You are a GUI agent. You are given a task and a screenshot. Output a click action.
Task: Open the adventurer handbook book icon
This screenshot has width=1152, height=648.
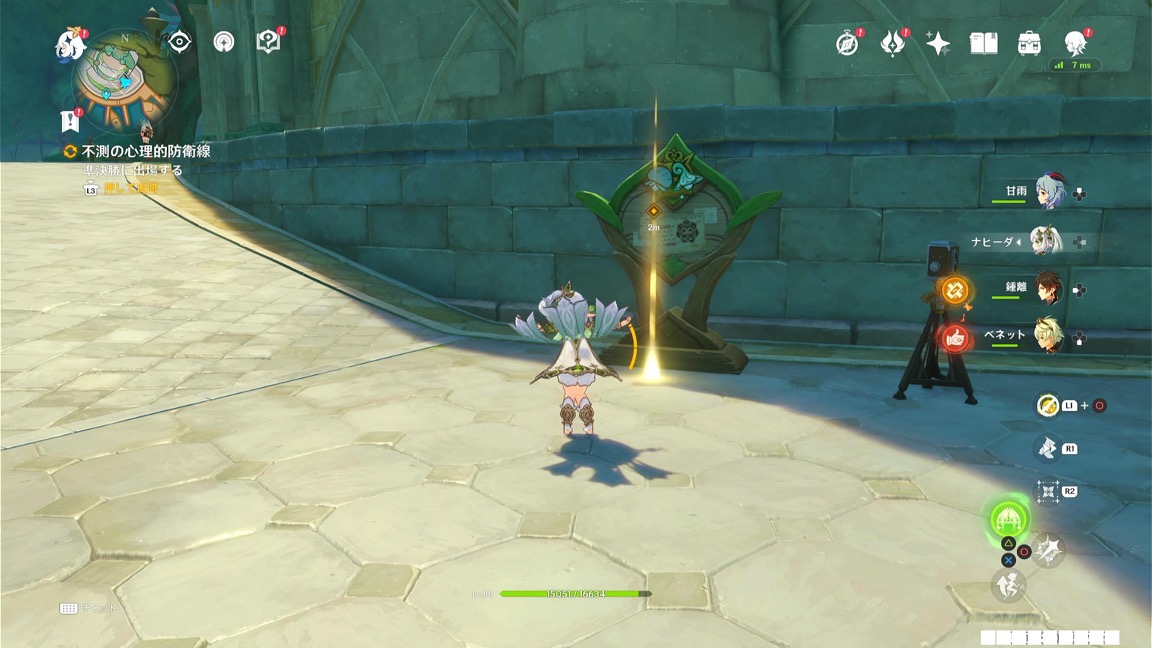coord(984,43)
